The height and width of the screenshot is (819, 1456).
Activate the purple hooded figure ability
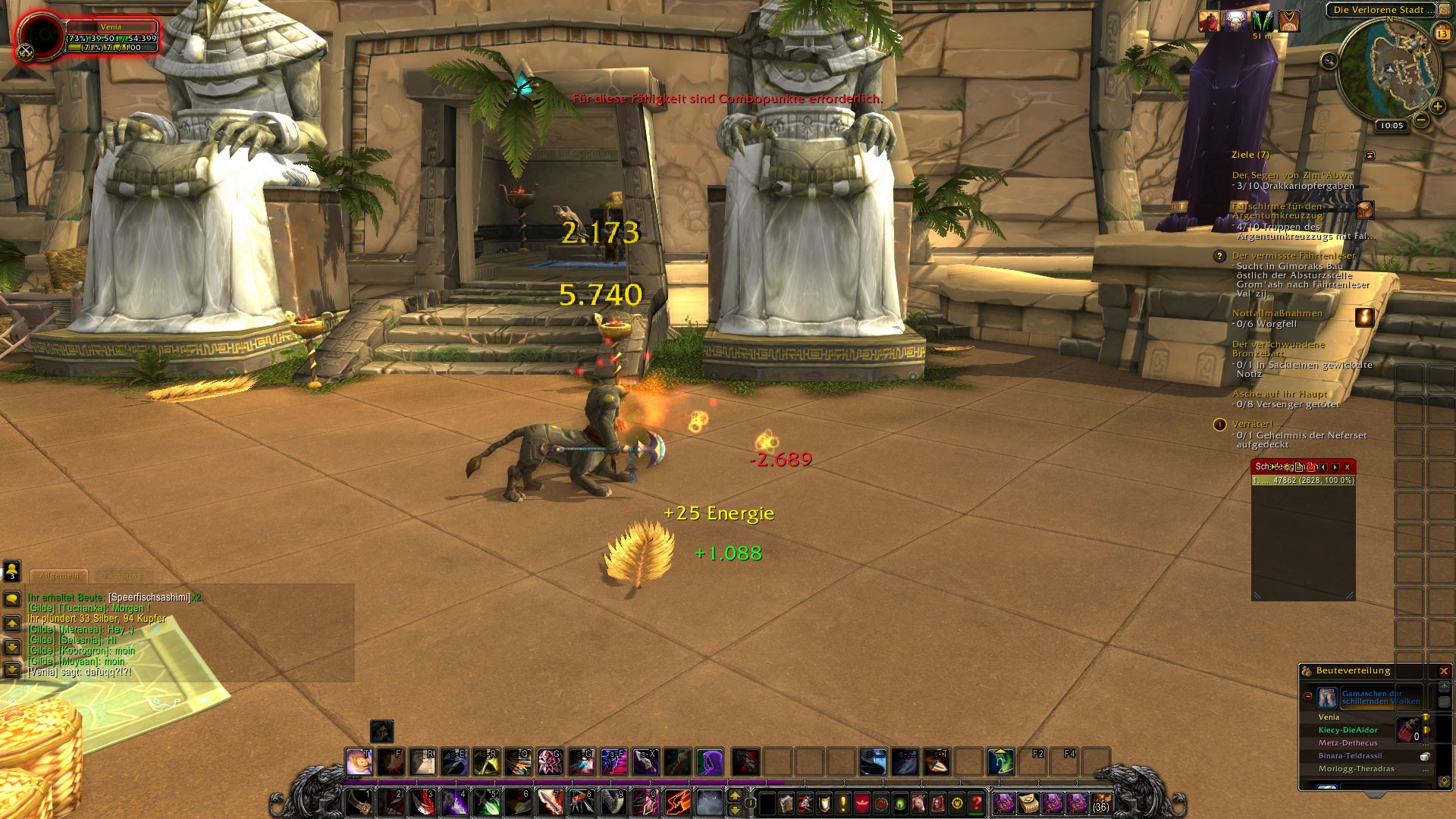[710, 761]
